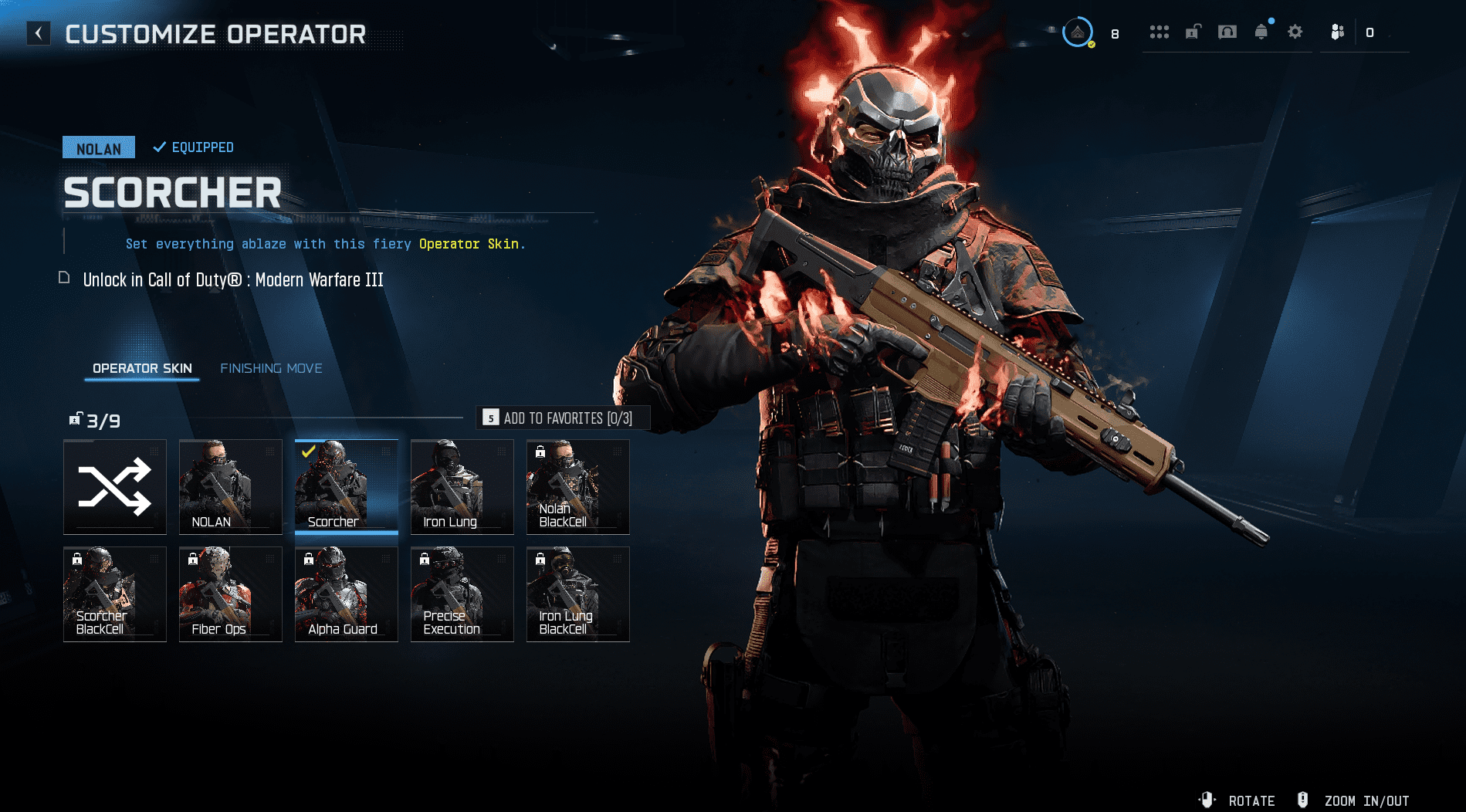Select the Iron Lung skin
This screenshot has width=1466, height=812.
(x=462, y=487)
